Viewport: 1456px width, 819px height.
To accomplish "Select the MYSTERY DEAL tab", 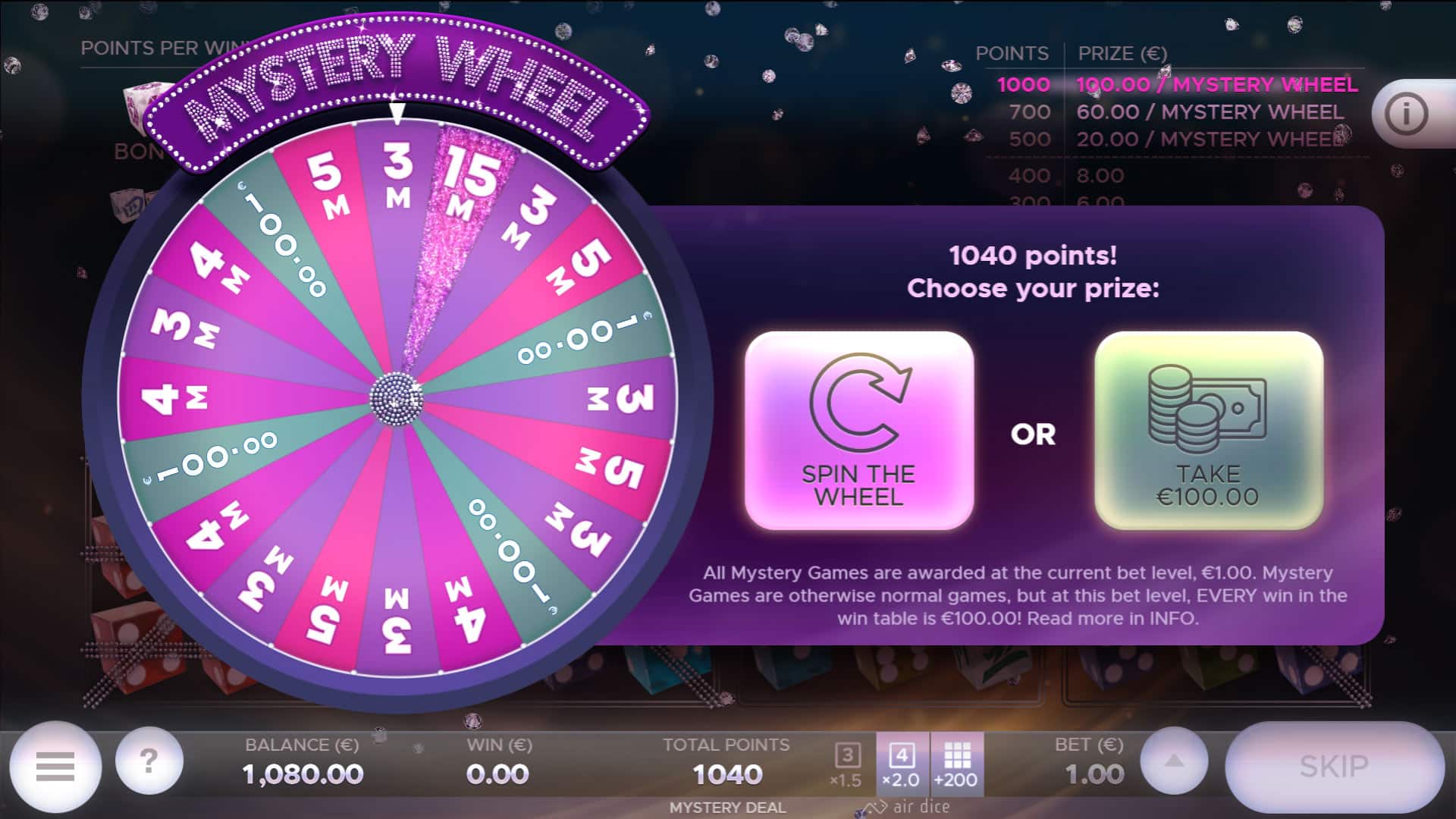I will pos(727,807).
